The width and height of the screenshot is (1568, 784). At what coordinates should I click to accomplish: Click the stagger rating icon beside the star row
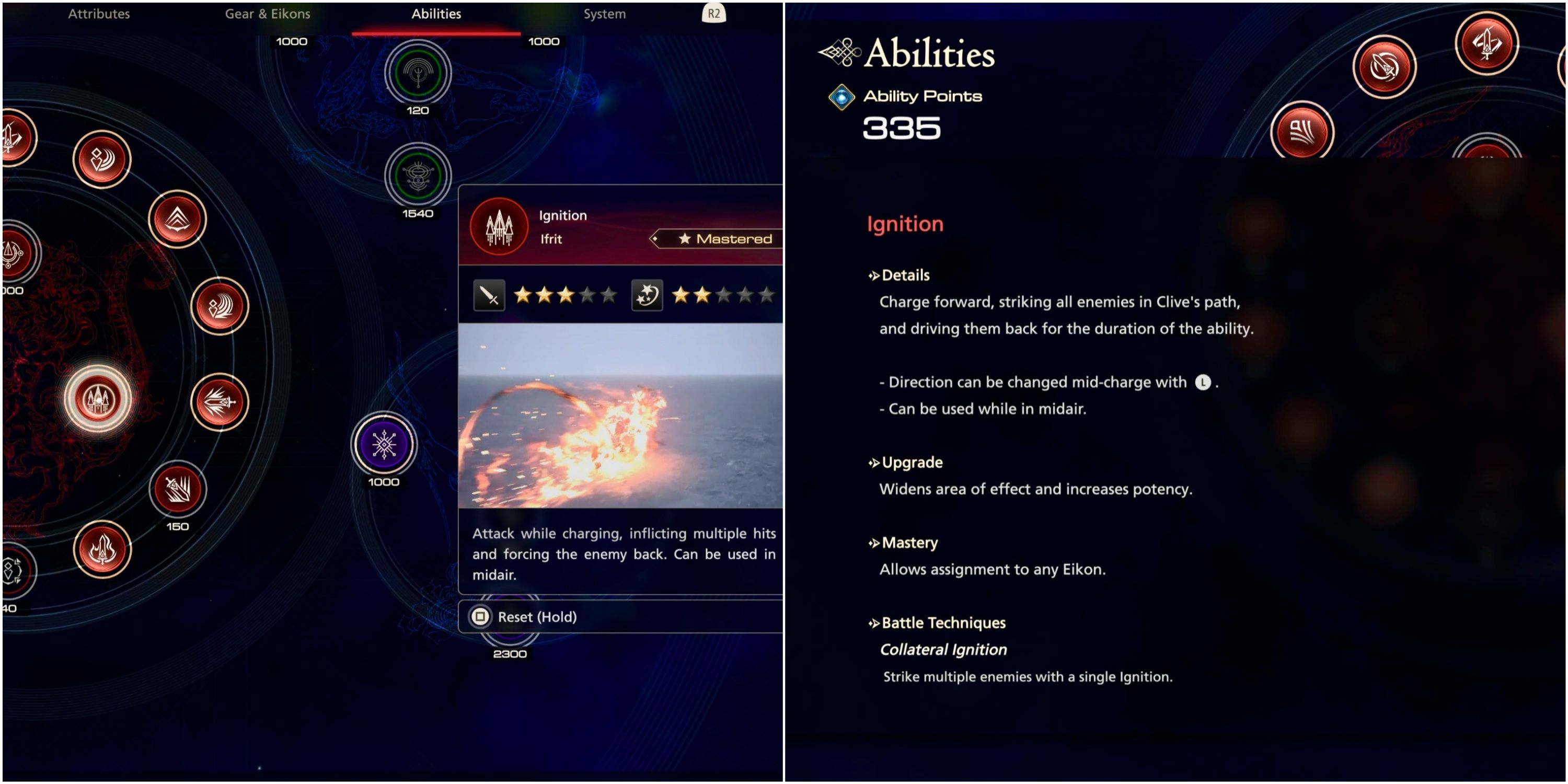click(x=647, y=295)
